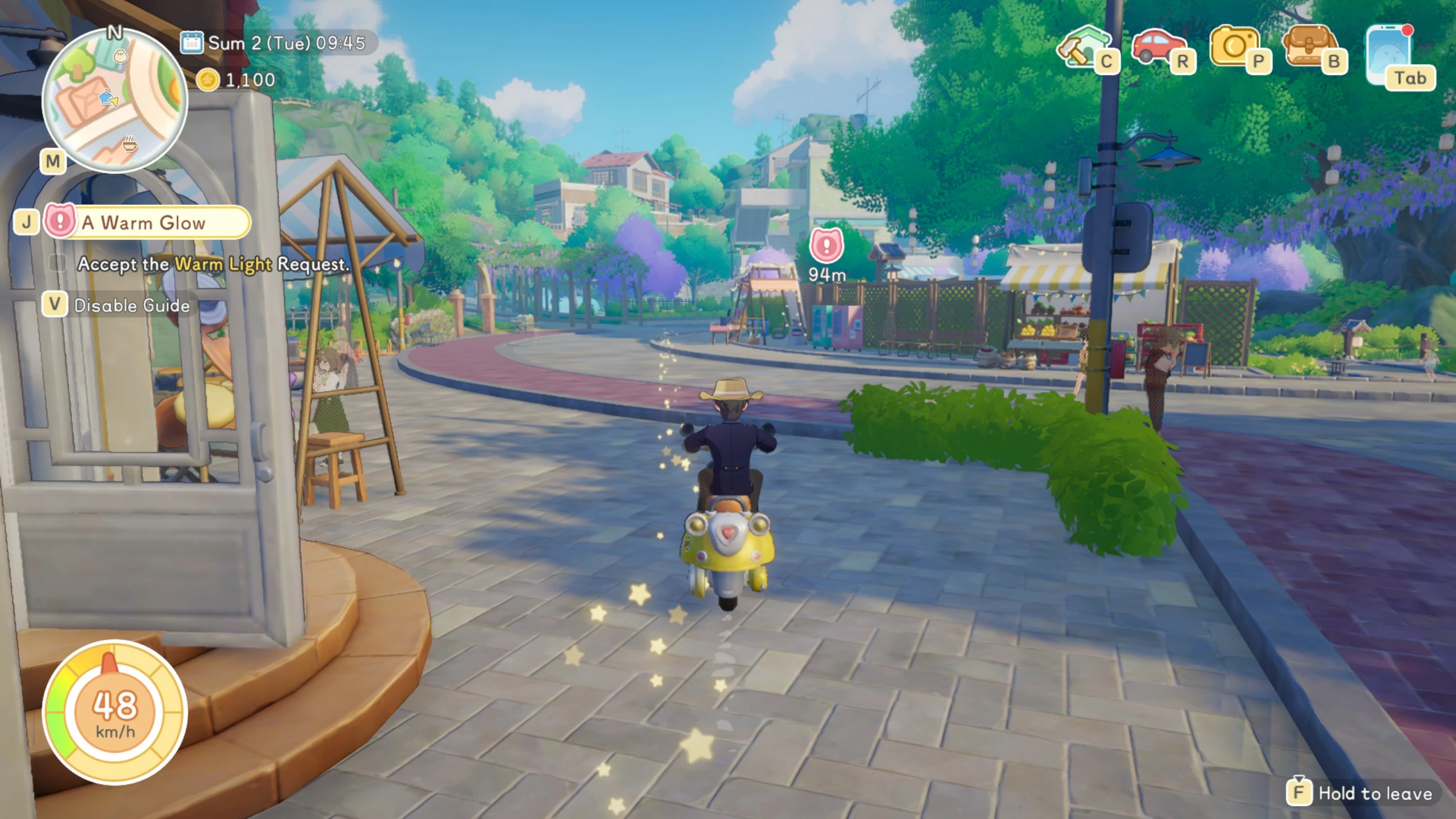Open the red car vehicle menu

1158,45
